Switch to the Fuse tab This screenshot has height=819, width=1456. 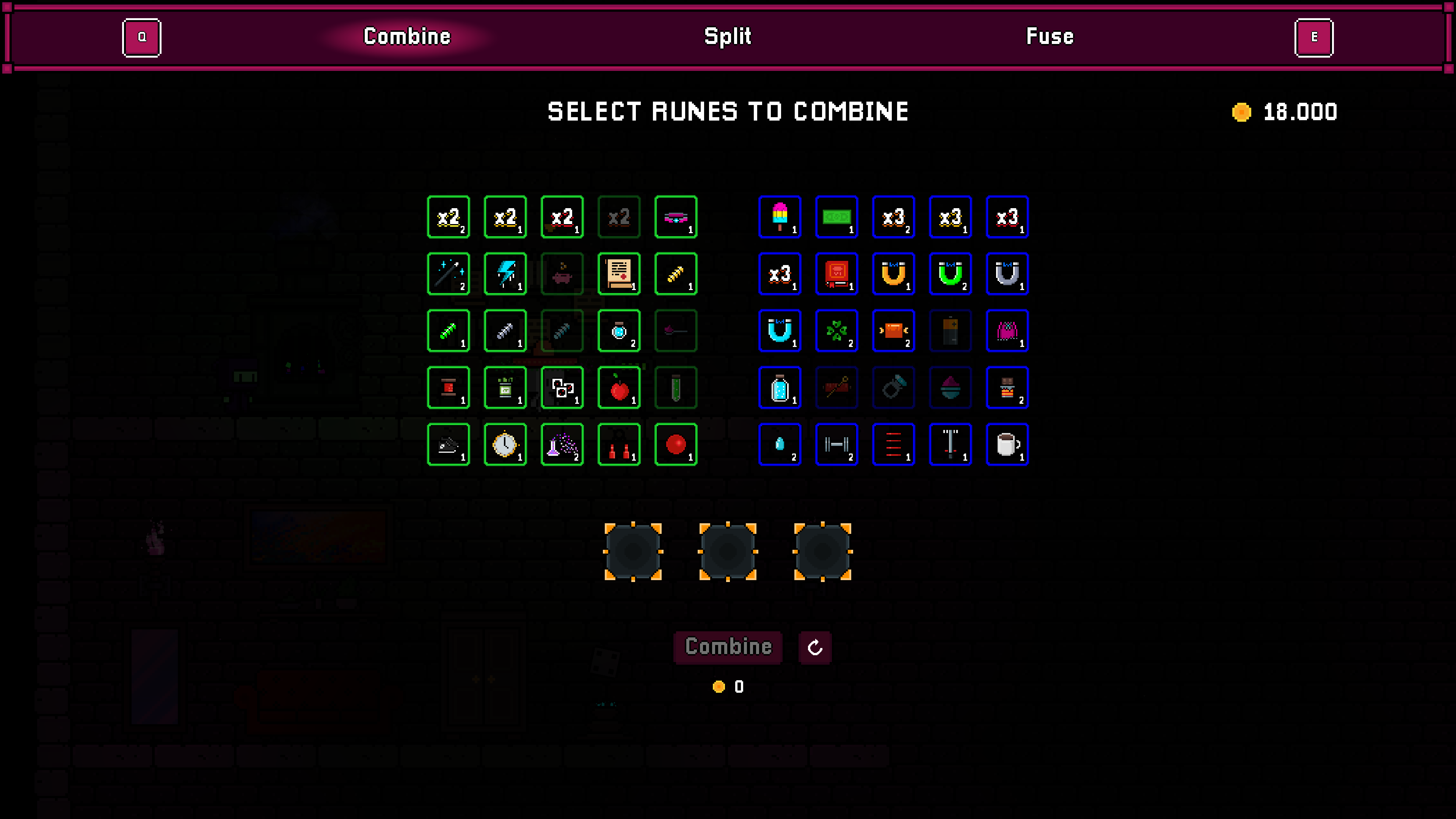1050,36
